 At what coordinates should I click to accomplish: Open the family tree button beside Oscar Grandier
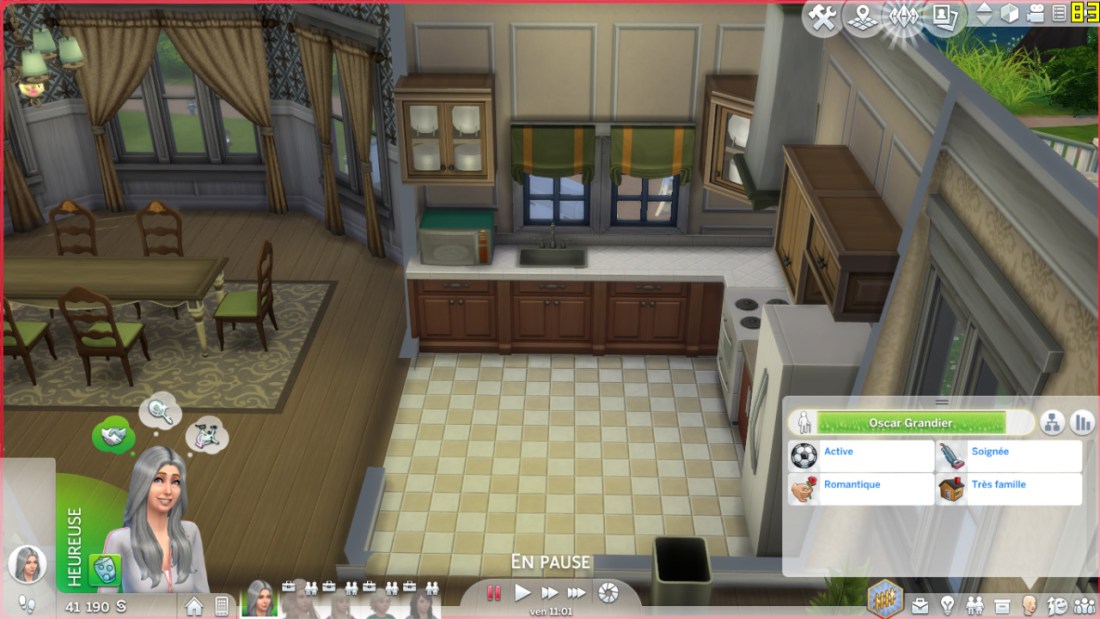pyautogui.click(x=1052, y=422)
